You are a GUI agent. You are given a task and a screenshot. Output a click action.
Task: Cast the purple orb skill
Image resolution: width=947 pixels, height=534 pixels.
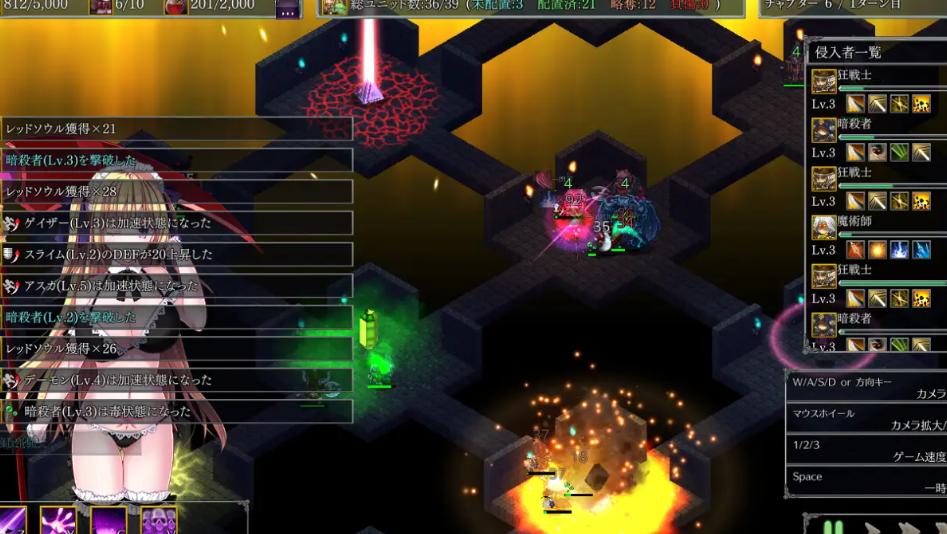[108, 521]
